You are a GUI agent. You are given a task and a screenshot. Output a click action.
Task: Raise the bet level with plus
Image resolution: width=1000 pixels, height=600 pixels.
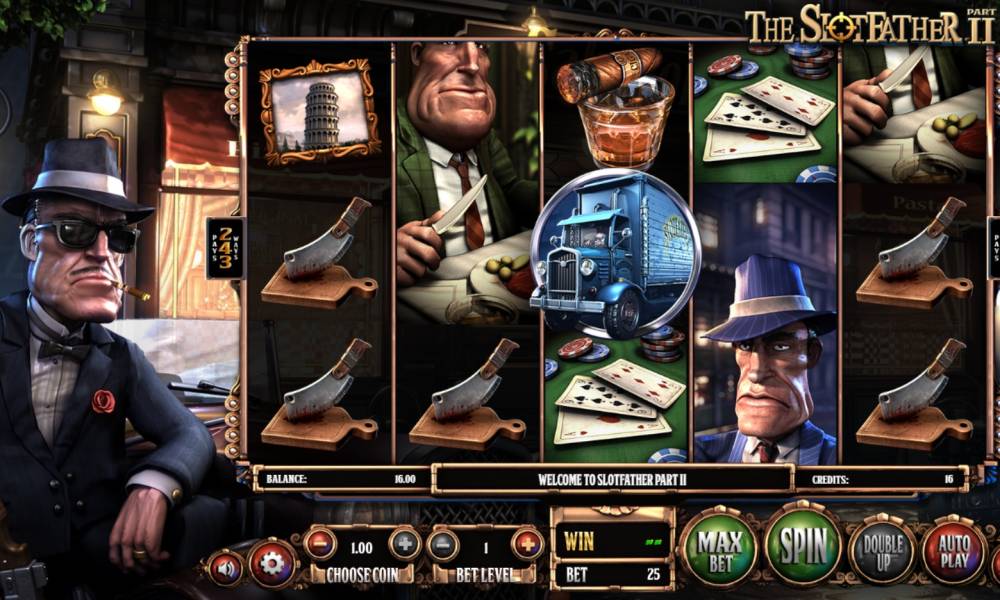click(527, 545)
